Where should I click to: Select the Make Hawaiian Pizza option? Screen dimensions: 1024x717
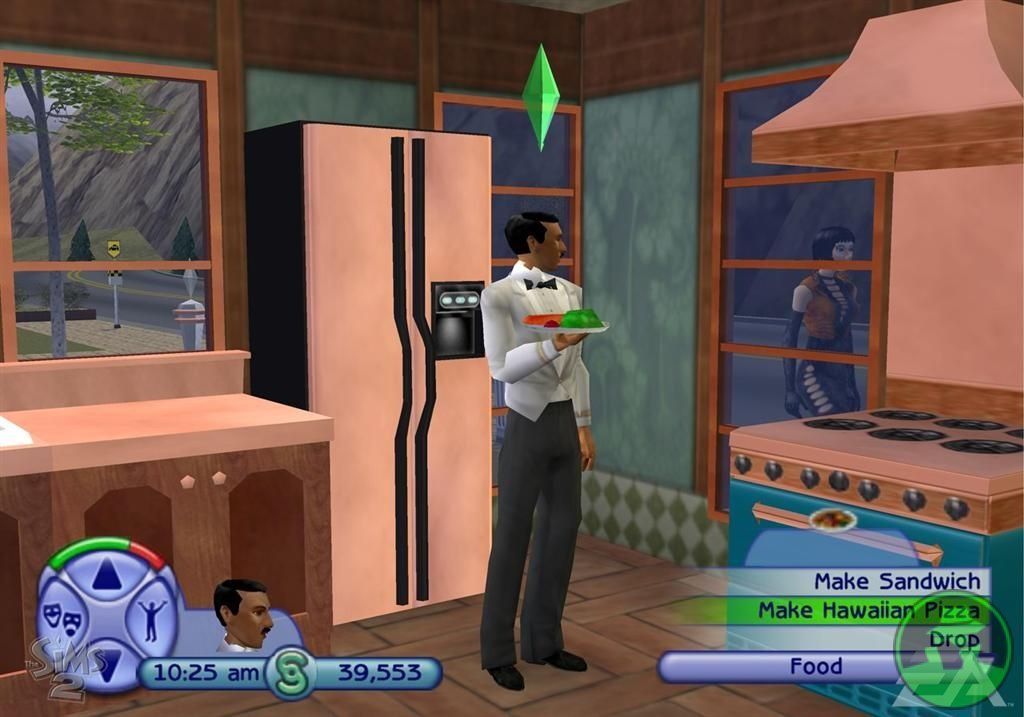pyautogui.click(x=867, y=610)
